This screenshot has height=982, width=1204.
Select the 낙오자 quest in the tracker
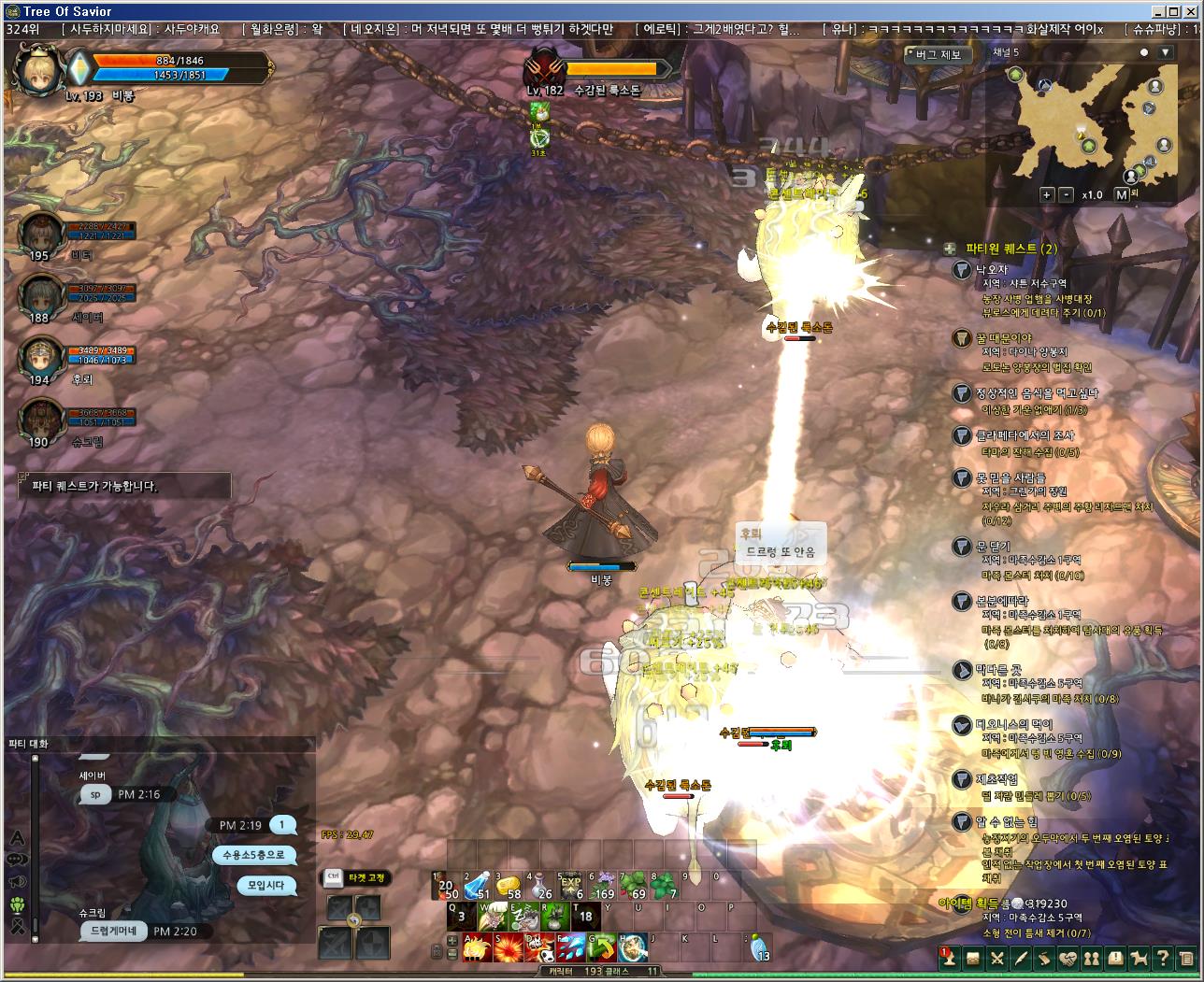tap(993, 269)
